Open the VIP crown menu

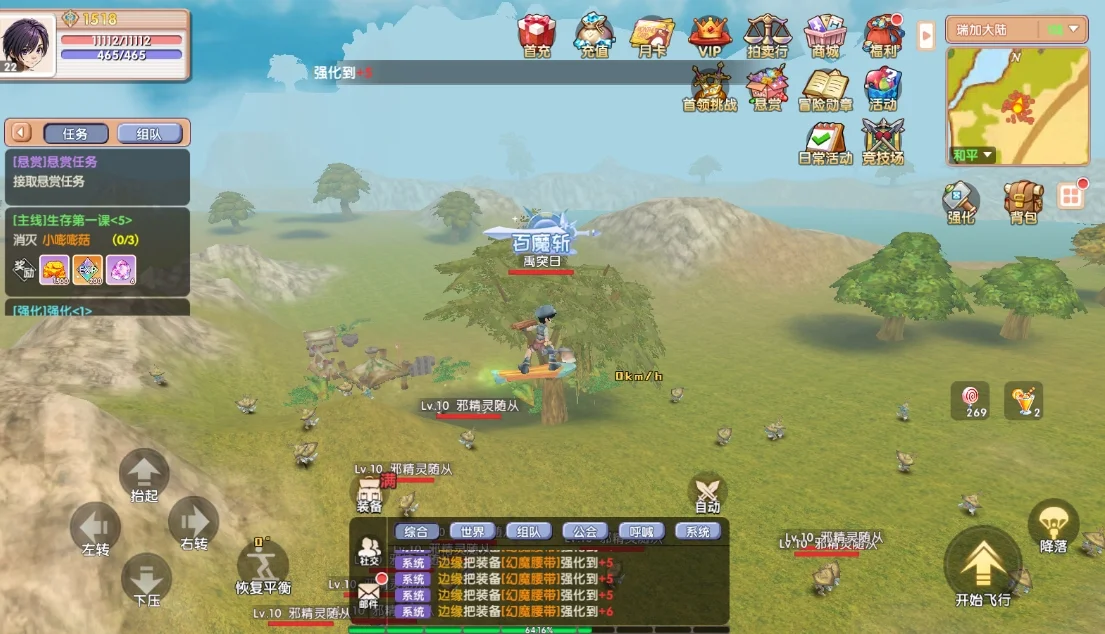point(709,34)
